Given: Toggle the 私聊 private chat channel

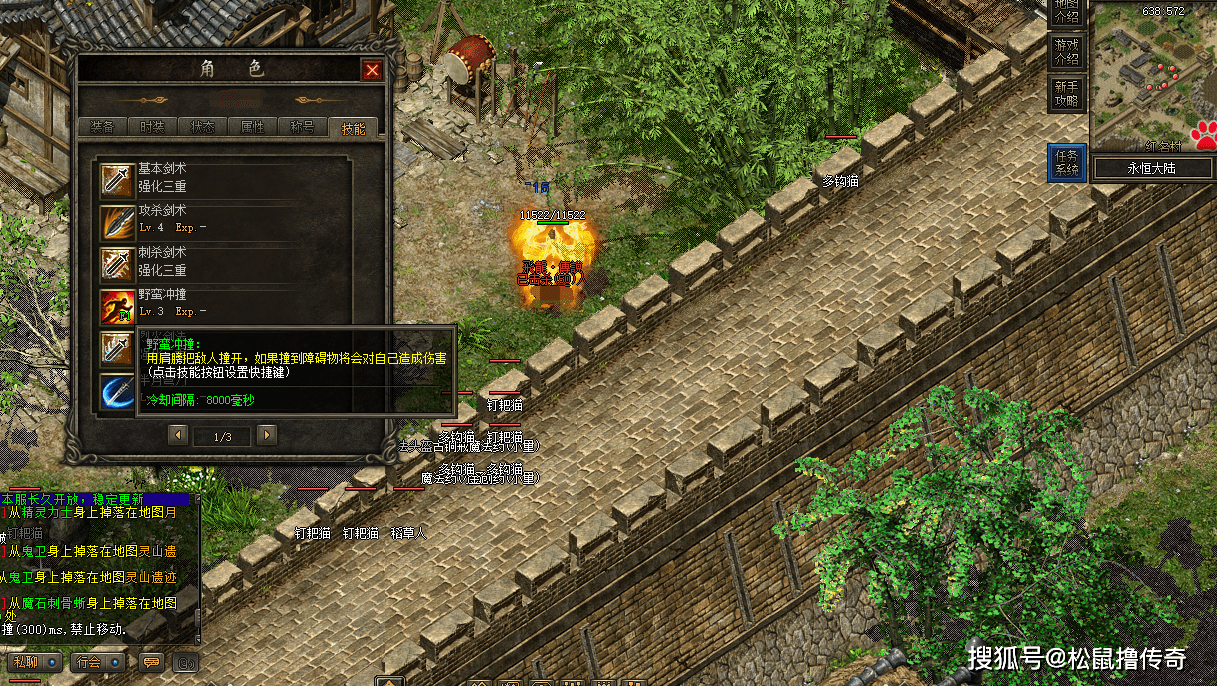Looking at the screenshot, I should pos(34,661).
